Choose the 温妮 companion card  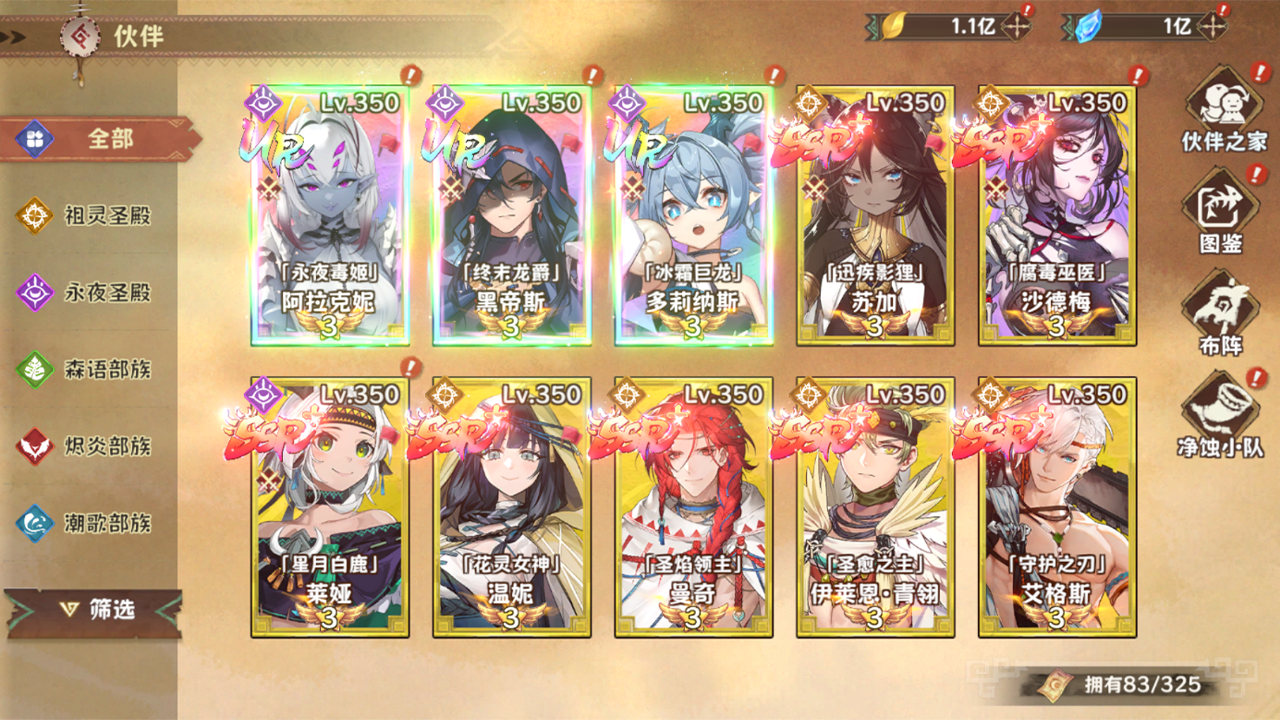pos(511,507)
